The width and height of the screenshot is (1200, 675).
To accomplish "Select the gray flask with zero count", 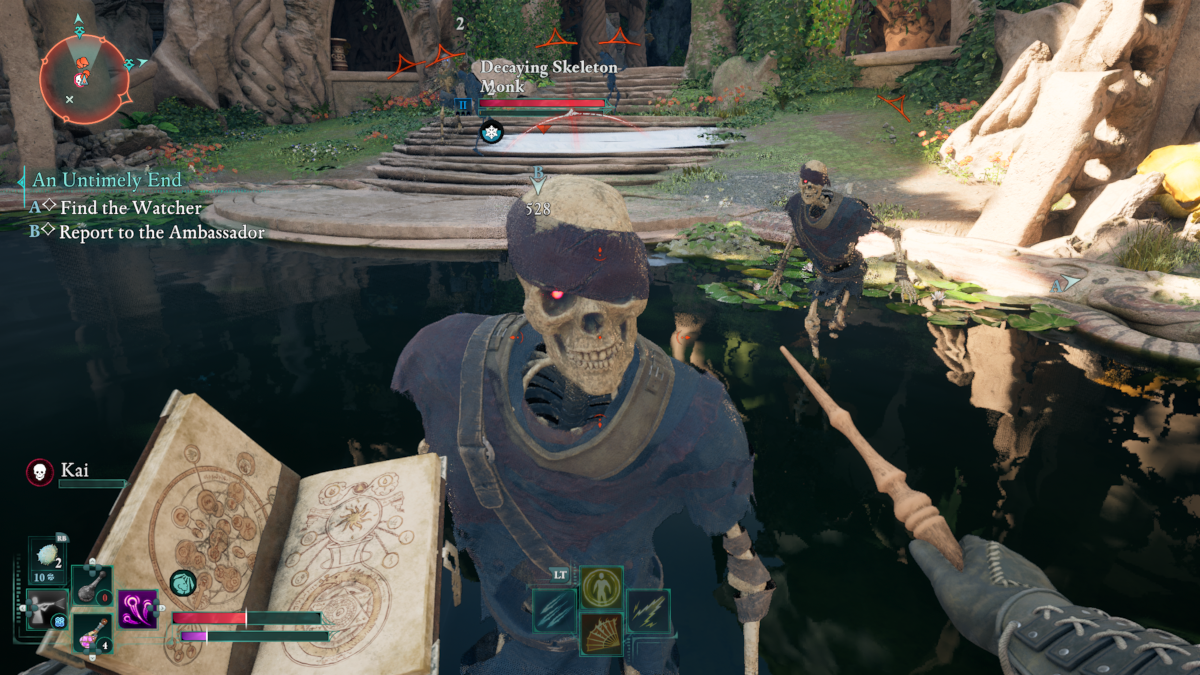I will [x=92, y=585].
